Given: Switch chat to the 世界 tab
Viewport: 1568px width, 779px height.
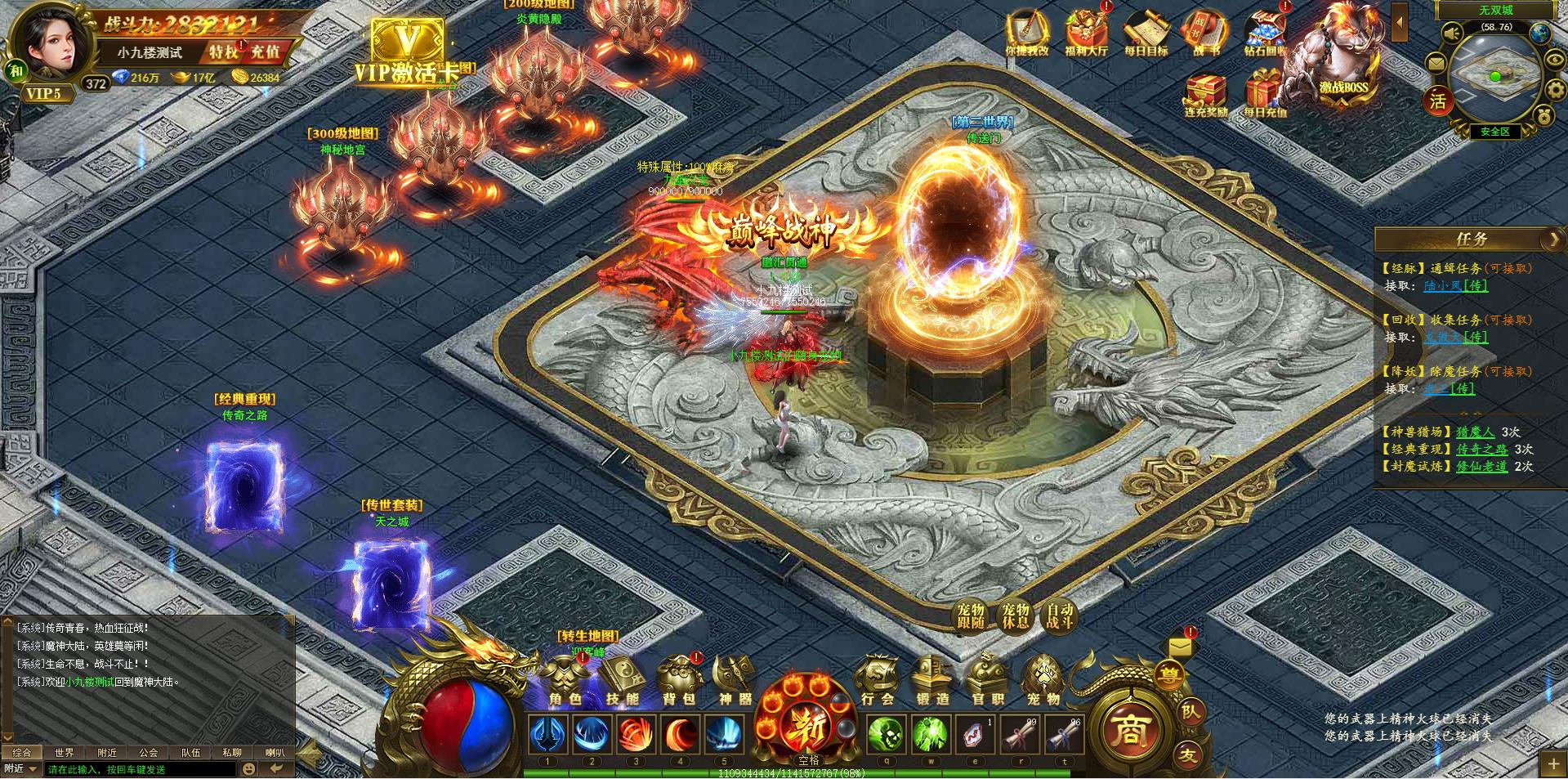Looking at the screenshot, I should [x=65, y=753].
